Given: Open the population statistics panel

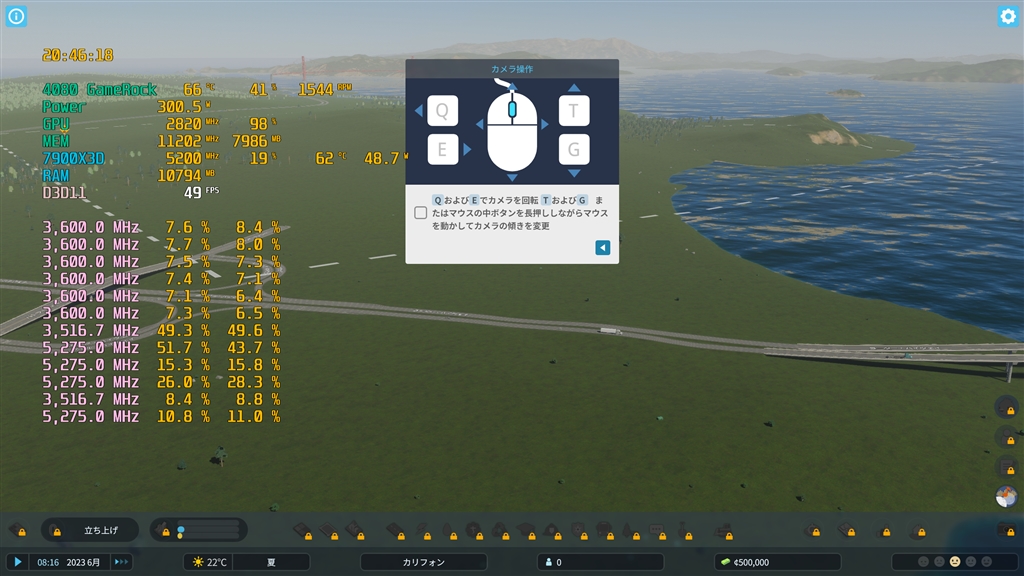Looking at the screenshot, I should pos(600,562).
